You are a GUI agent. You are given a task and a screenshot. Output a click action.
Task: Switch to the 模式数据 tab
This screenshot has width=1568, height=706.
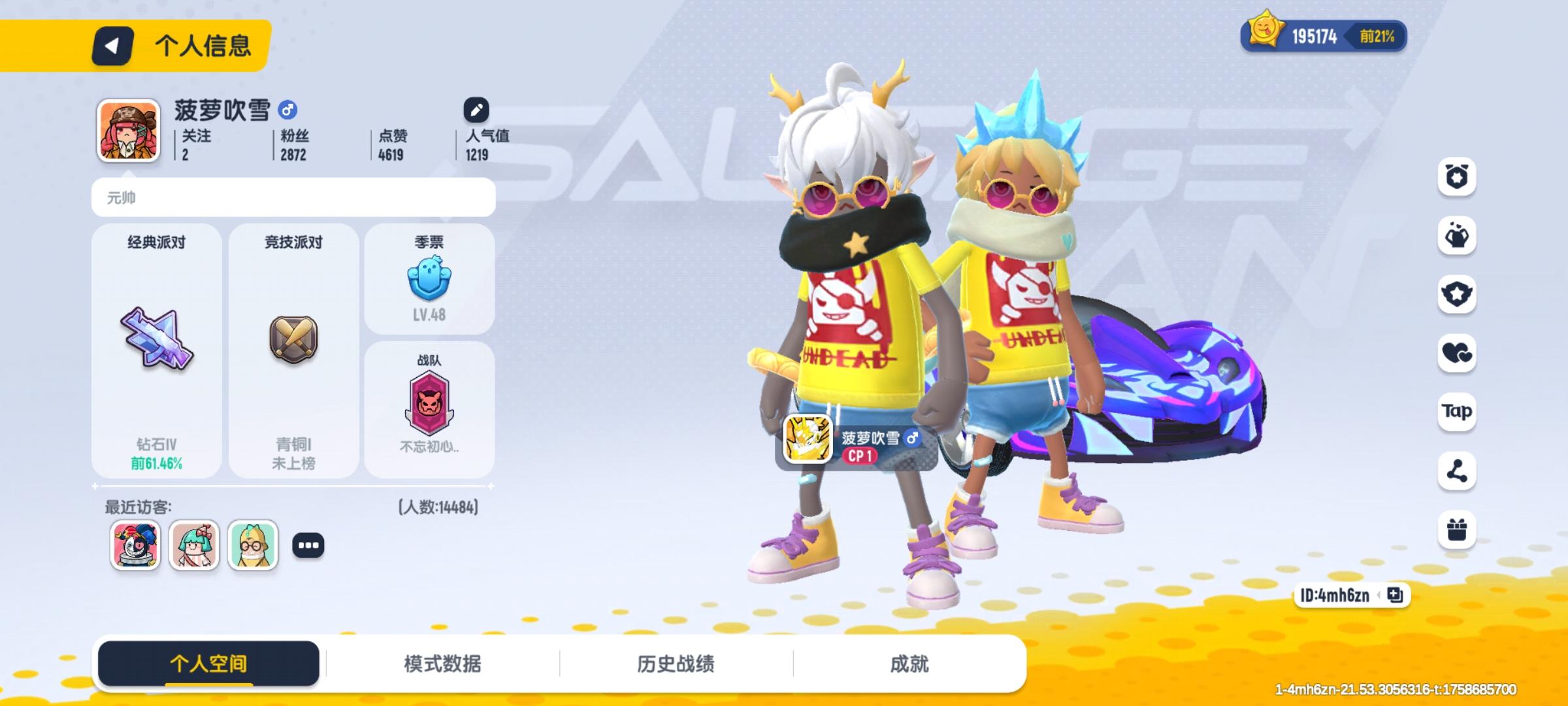coord(444,662)
